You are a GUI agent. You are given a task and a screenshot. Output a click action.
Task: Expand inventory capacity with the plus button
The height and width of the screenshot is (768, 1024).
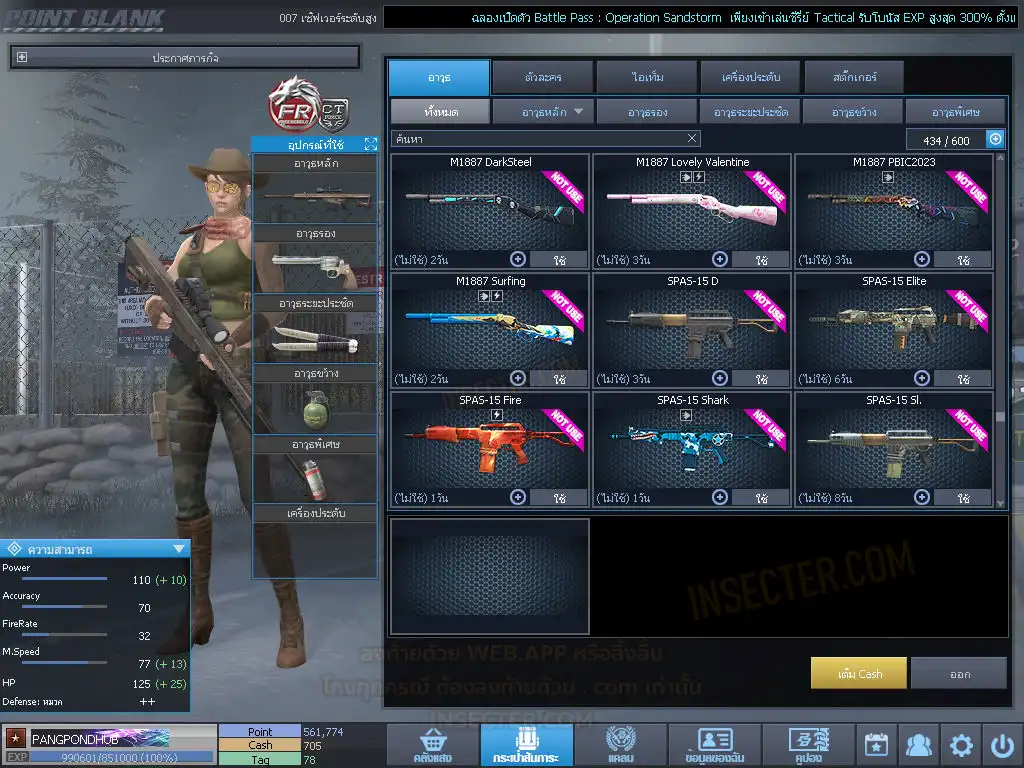click(x=995, y=140)
